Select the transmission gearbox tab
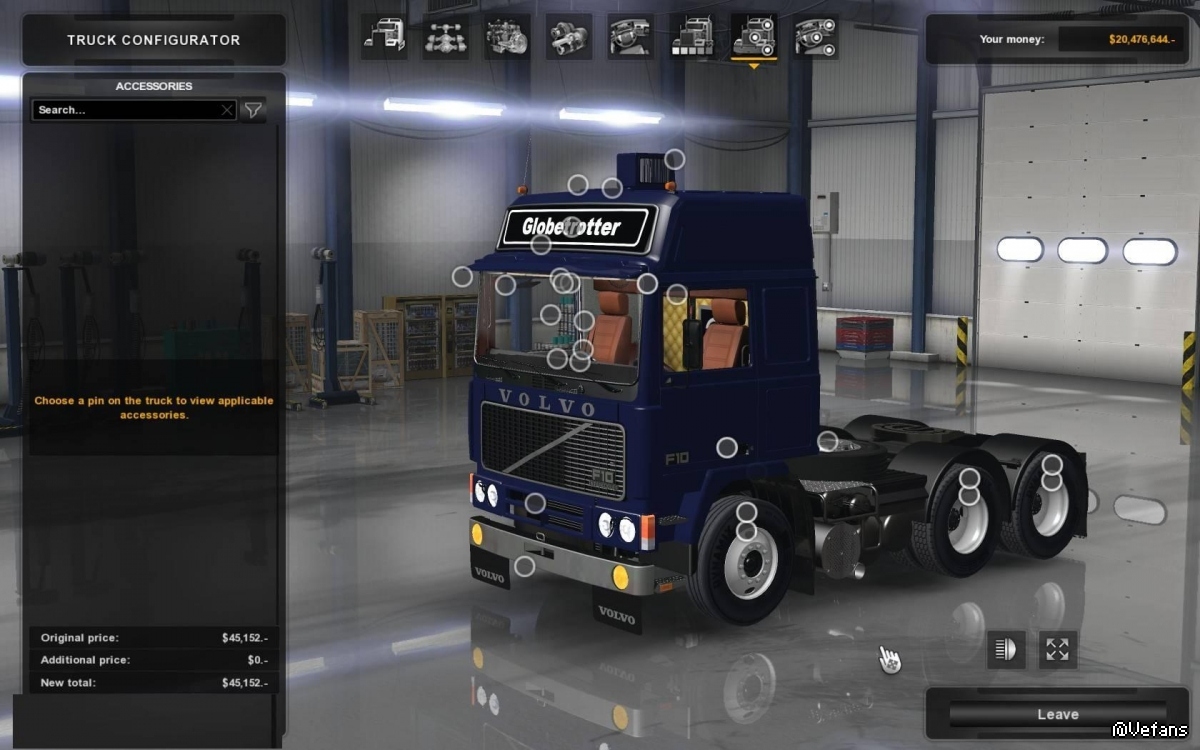The image size is (1200, 750). pyautogui.click(x=569, y=37)
